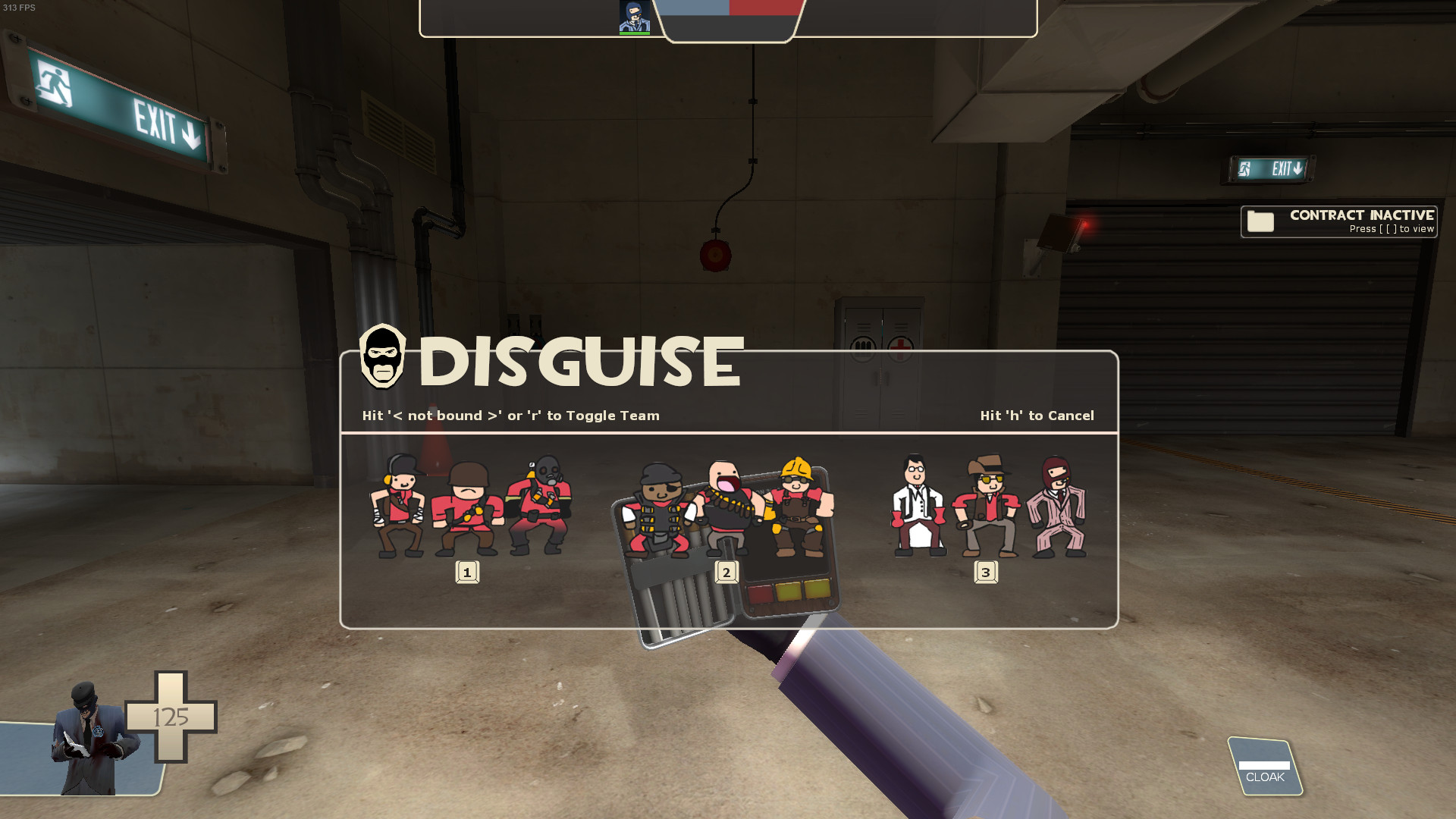Toggle the CLOAK meter indicator
Screen dimensions: 1456x819
pos(1264,767)
